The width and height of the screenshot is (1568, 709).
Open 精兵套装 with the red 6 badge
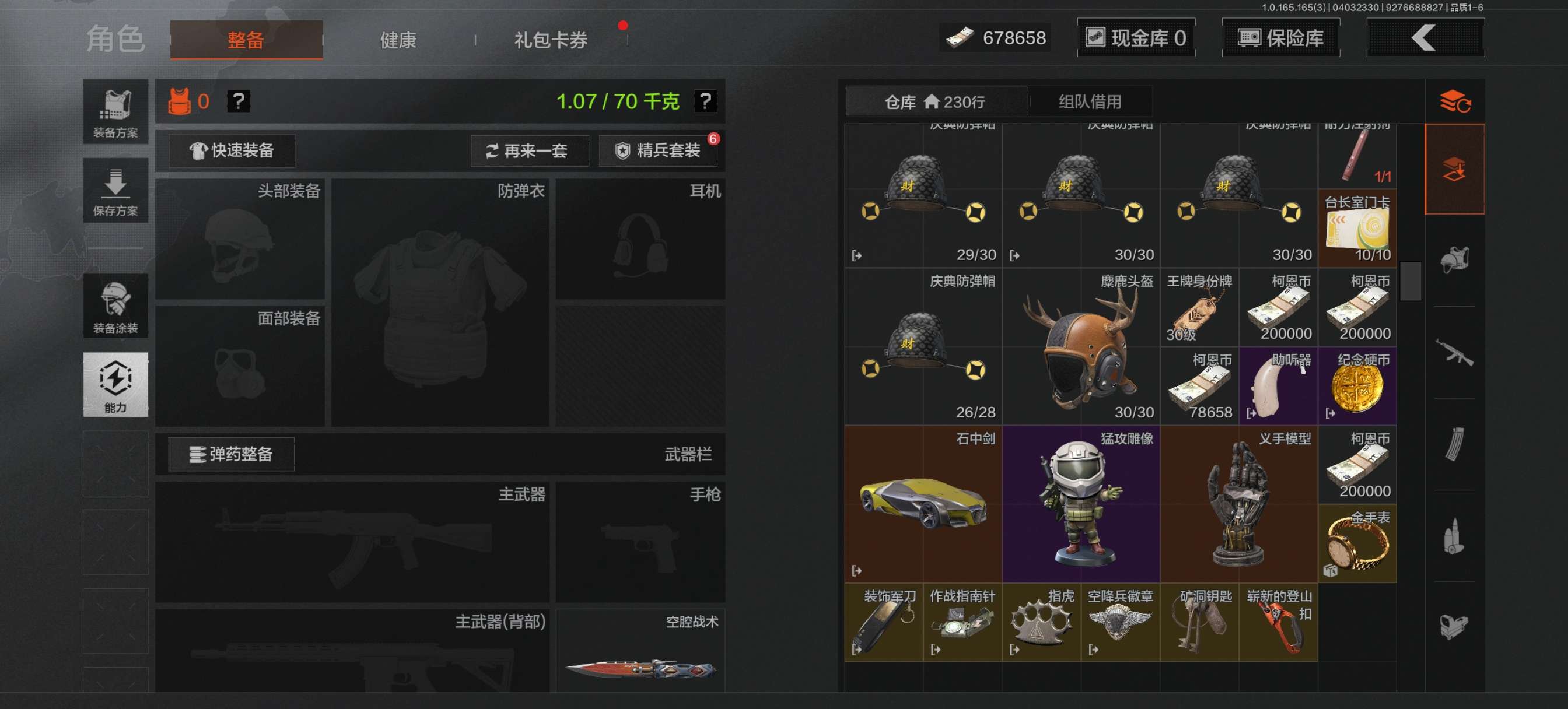pos(659,150)
